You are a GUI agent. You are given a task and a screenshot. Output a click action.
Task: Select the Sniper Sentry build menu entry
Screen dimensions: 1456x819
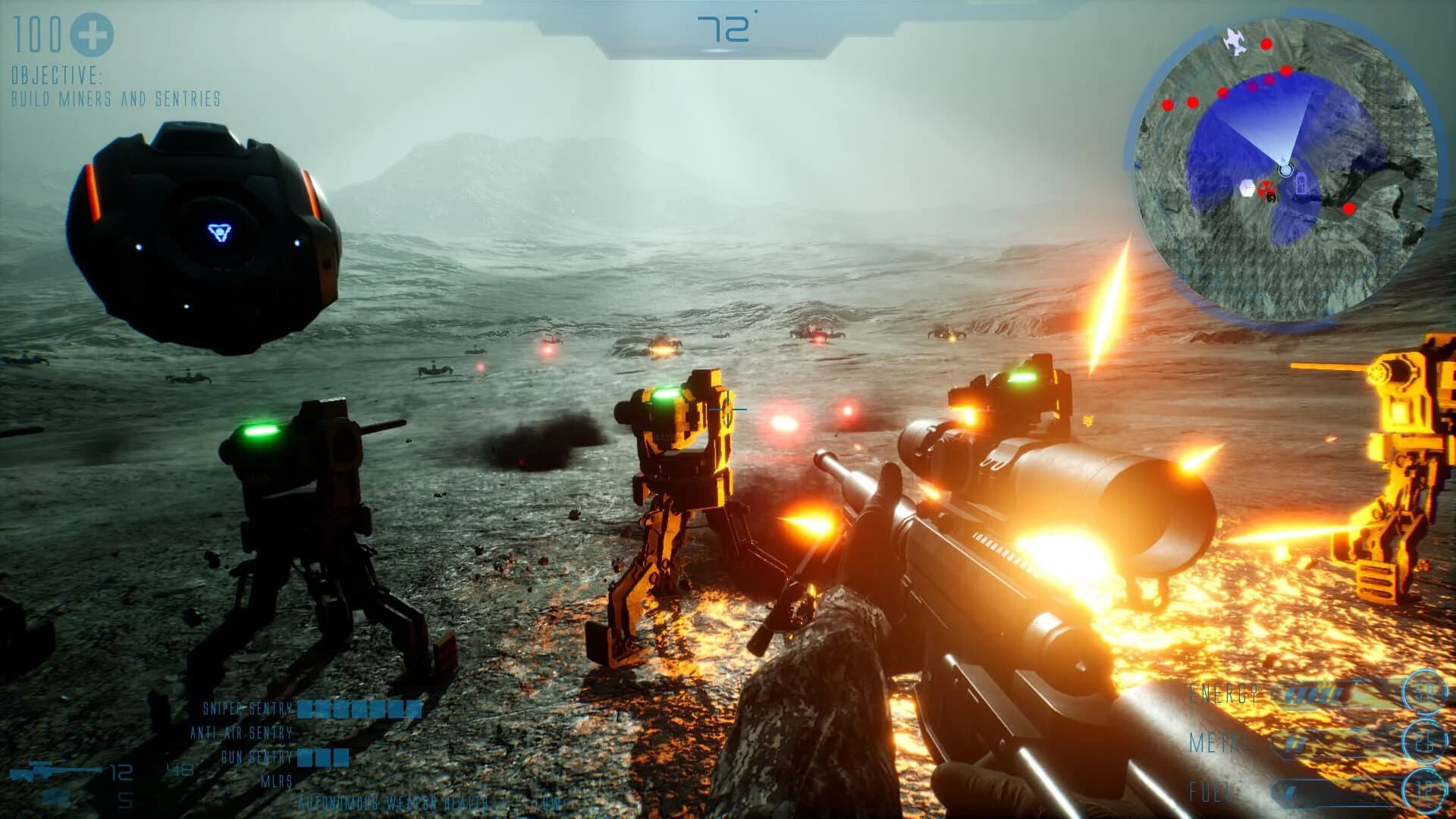pos(246,708)
